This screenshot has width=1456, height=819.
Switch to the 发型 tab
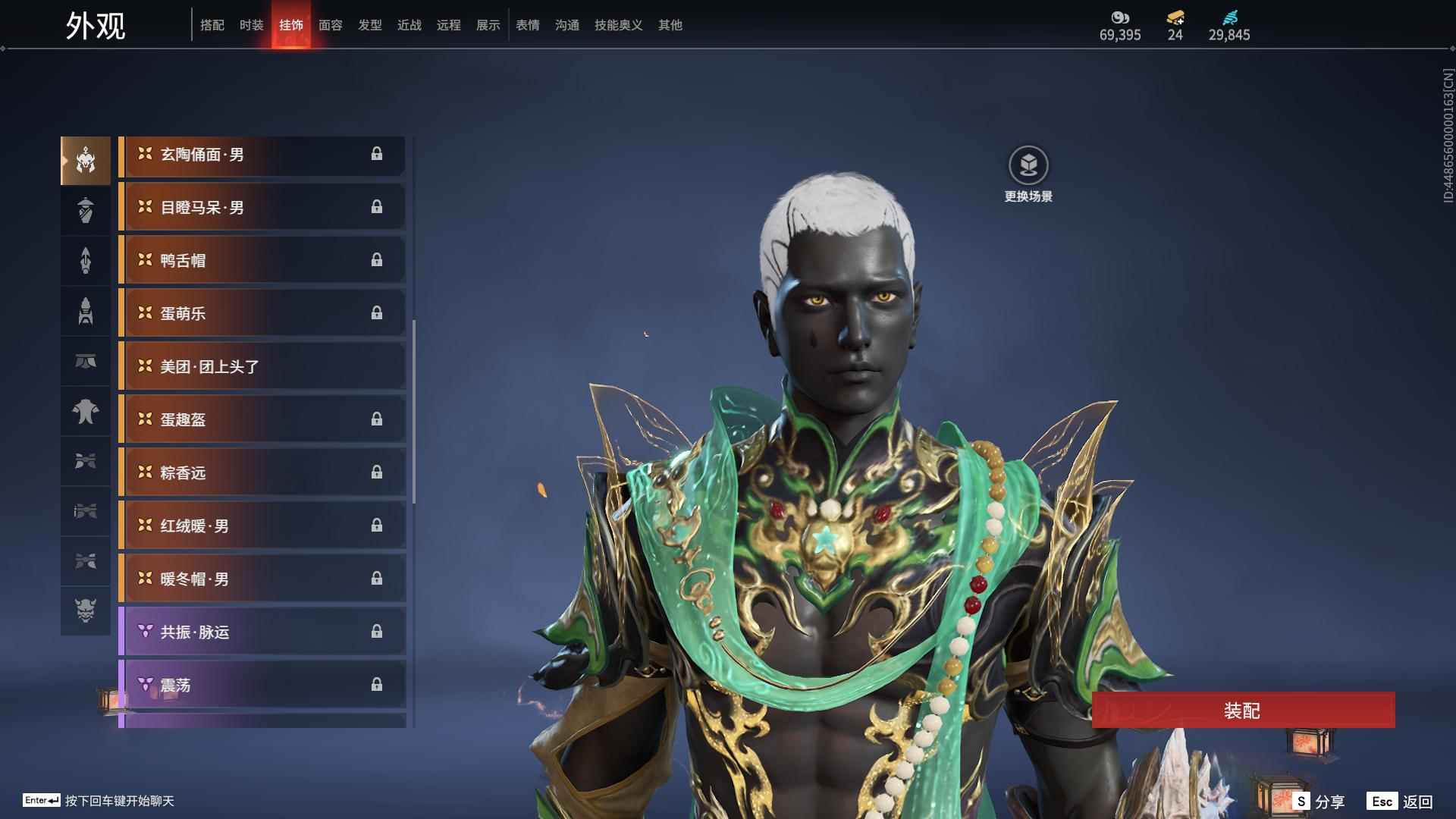point(369,25)
